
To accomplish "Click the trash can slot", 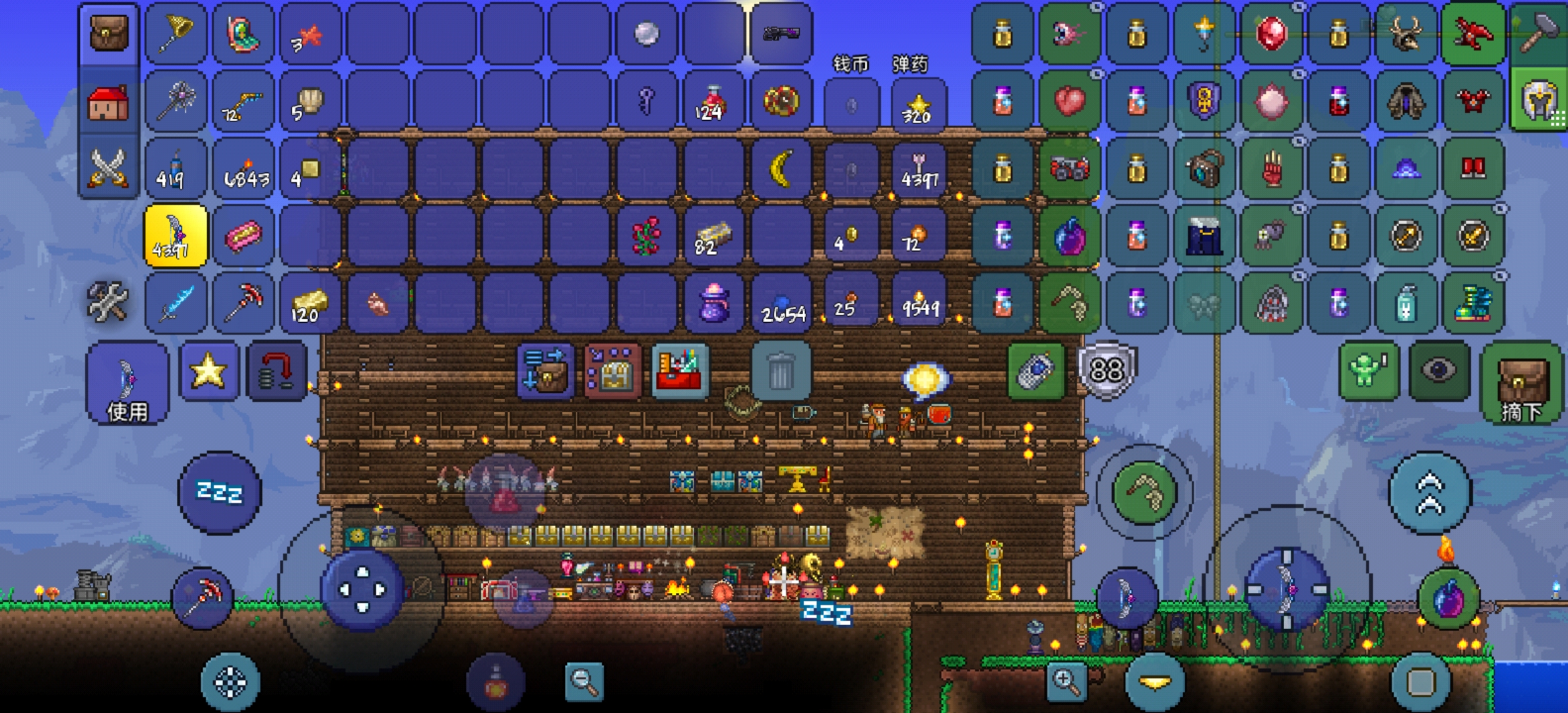I will click(781, 371).
